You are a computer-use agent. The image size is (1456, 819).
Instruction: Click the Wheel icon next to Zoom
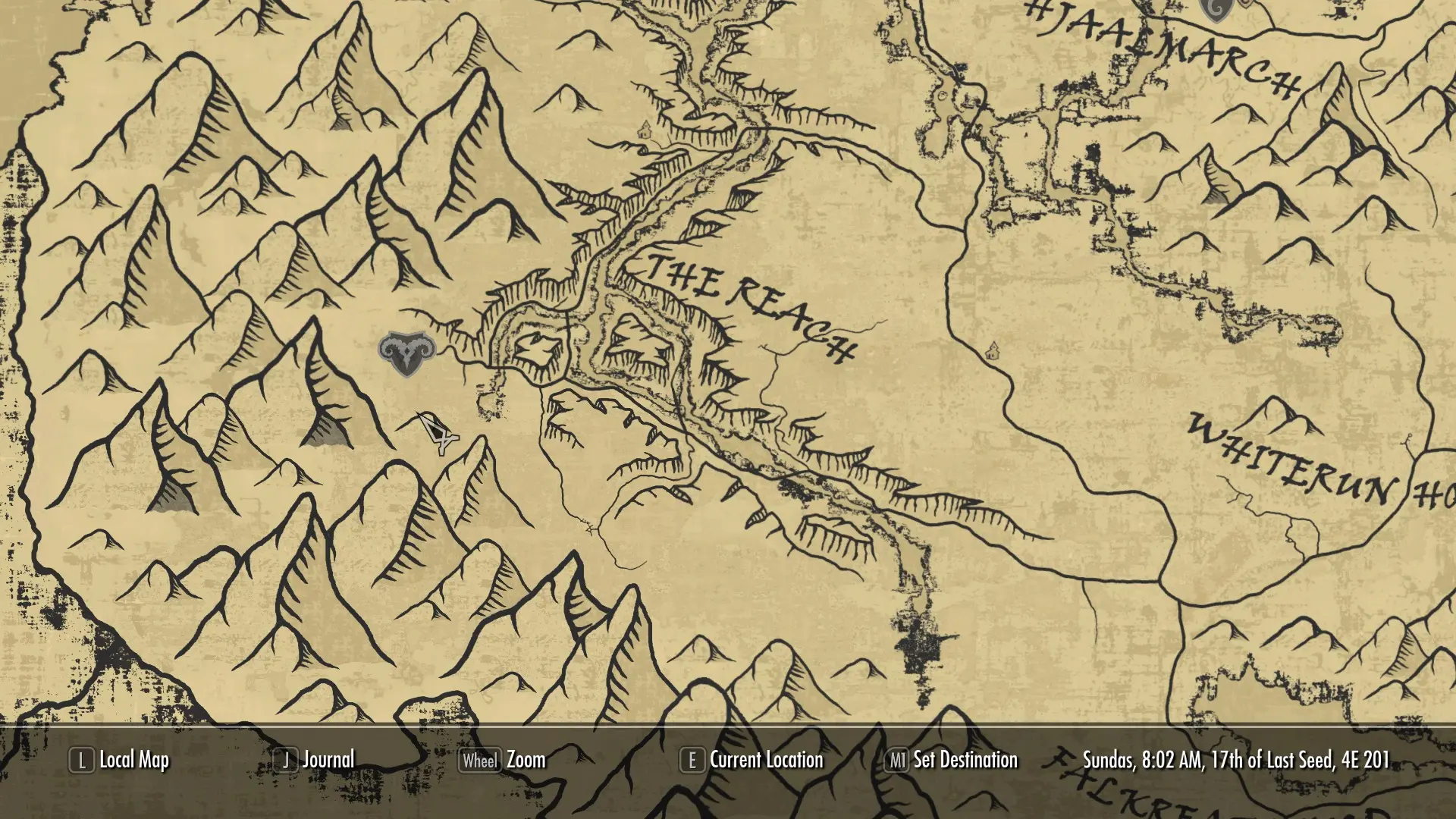[x=481, y=759]
